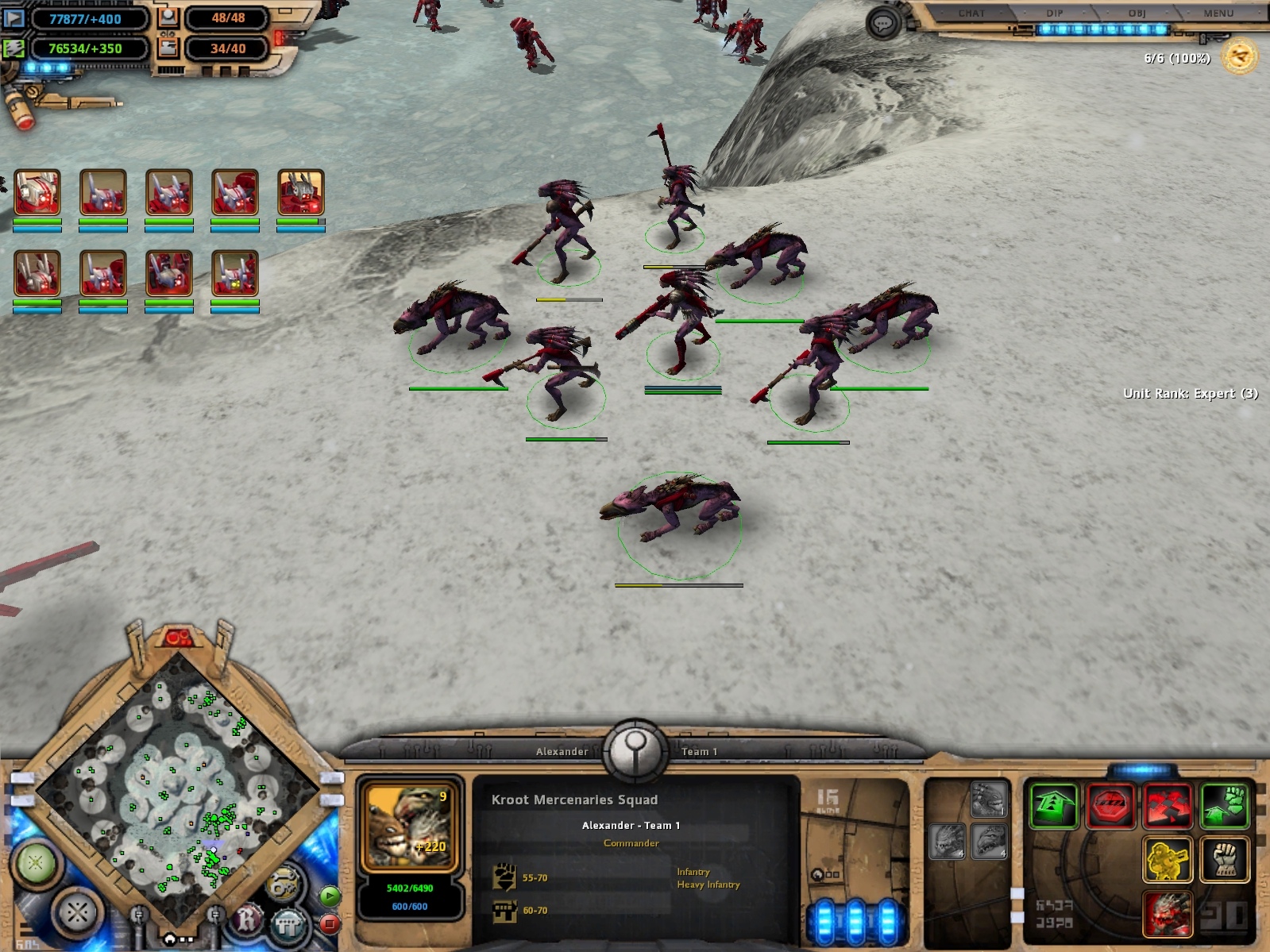Activate the white fist melee toggle
The image size is (1270, 952).
click(1225, 859)
